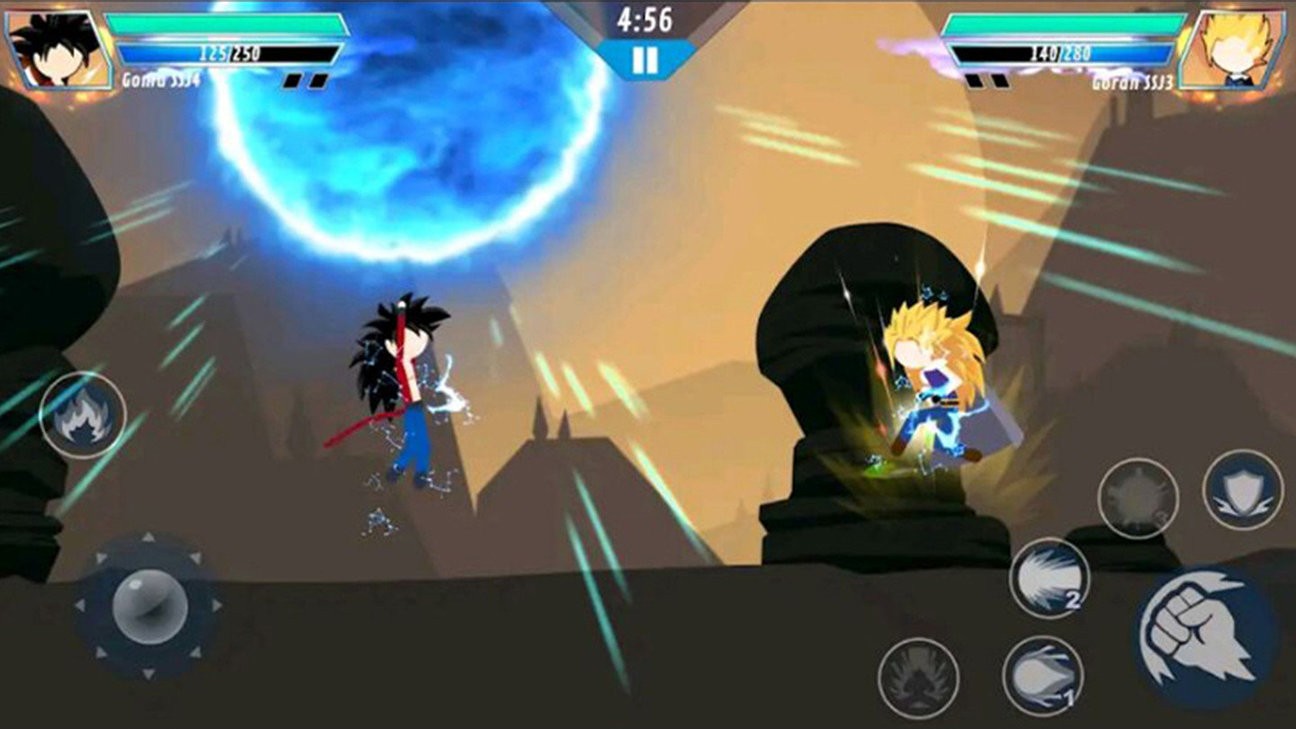Use the ki blast skill with 2 charges
This screenshot has width=1296, height=729.
coord(1048,582)
